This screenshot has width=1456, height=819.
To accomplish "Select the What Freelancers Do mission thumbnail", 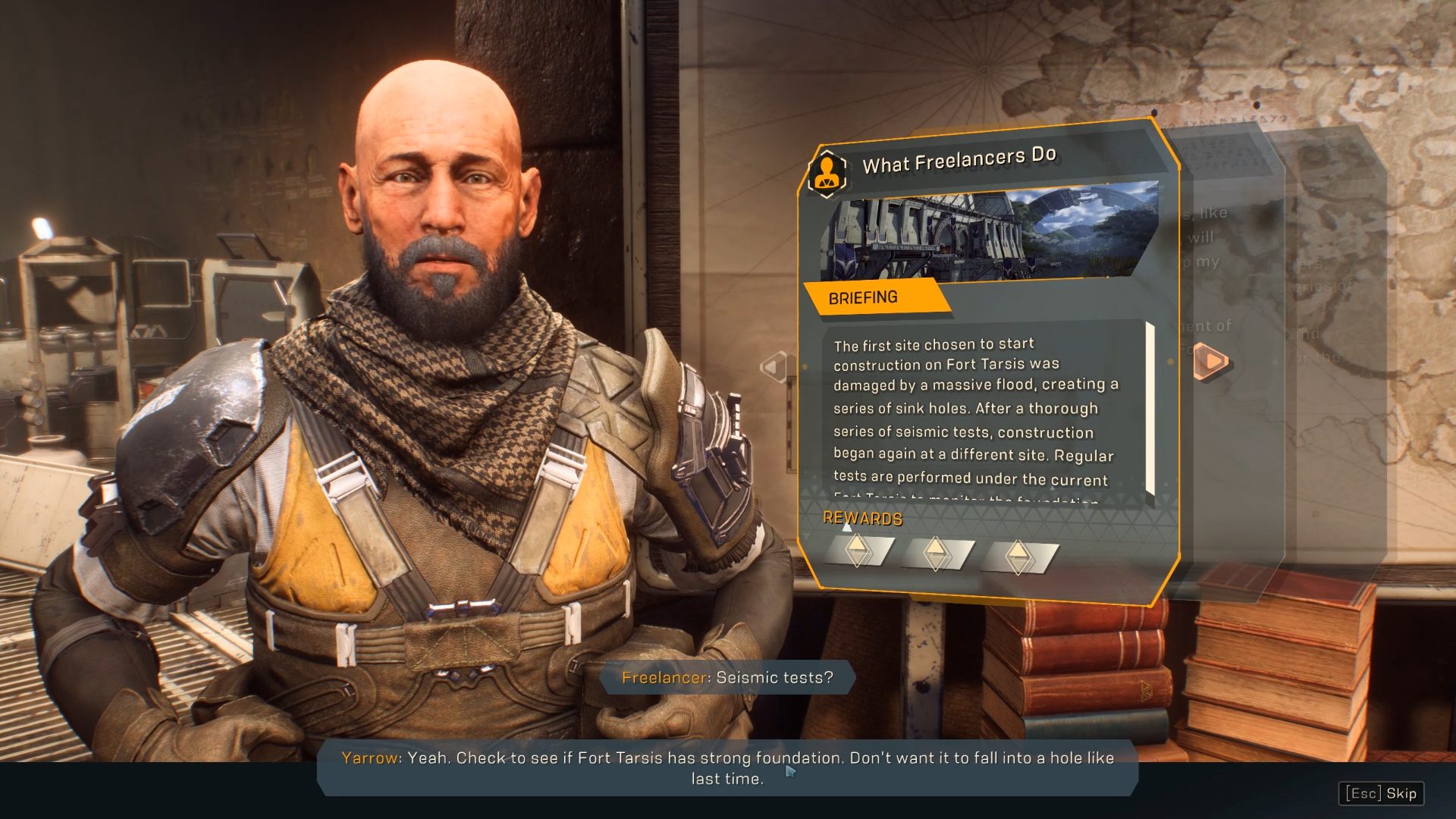I will coord(990,231).
